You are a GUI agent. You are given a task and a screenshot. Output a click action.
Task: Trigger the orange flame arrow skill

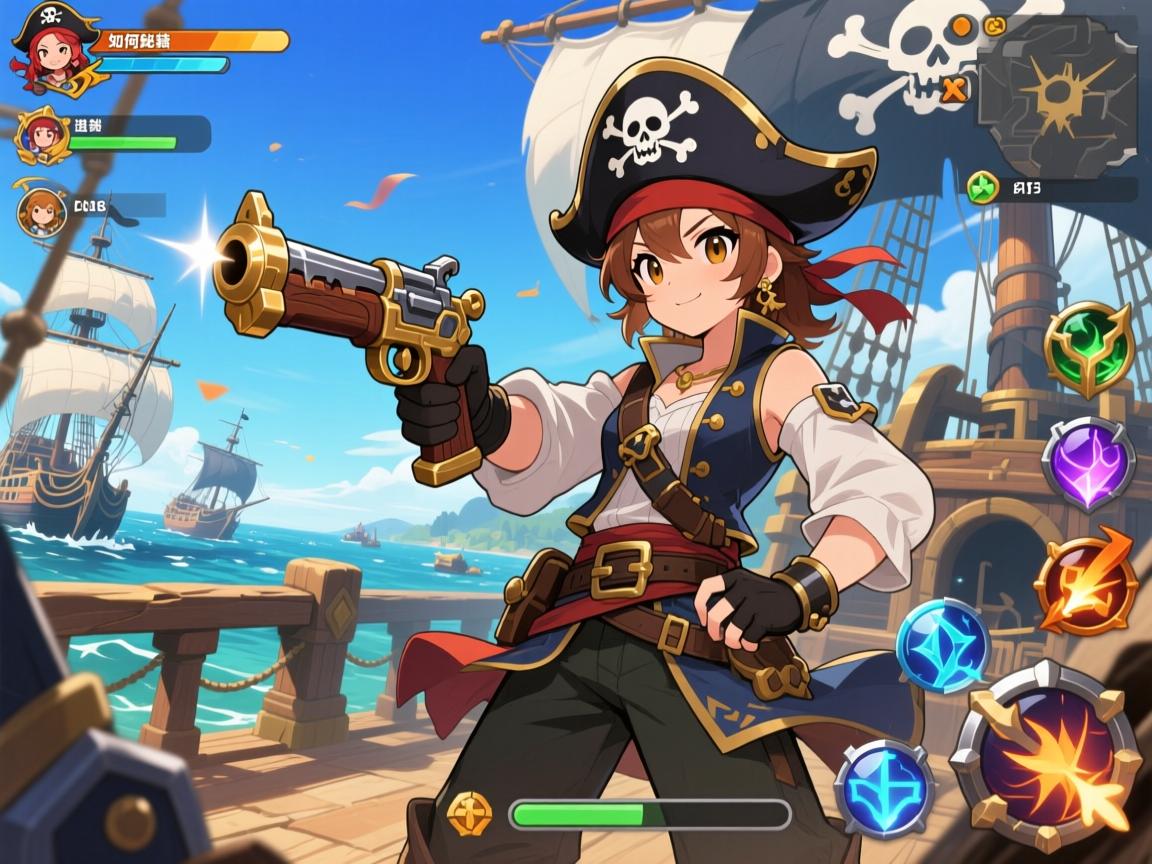tap(1086, 582)
